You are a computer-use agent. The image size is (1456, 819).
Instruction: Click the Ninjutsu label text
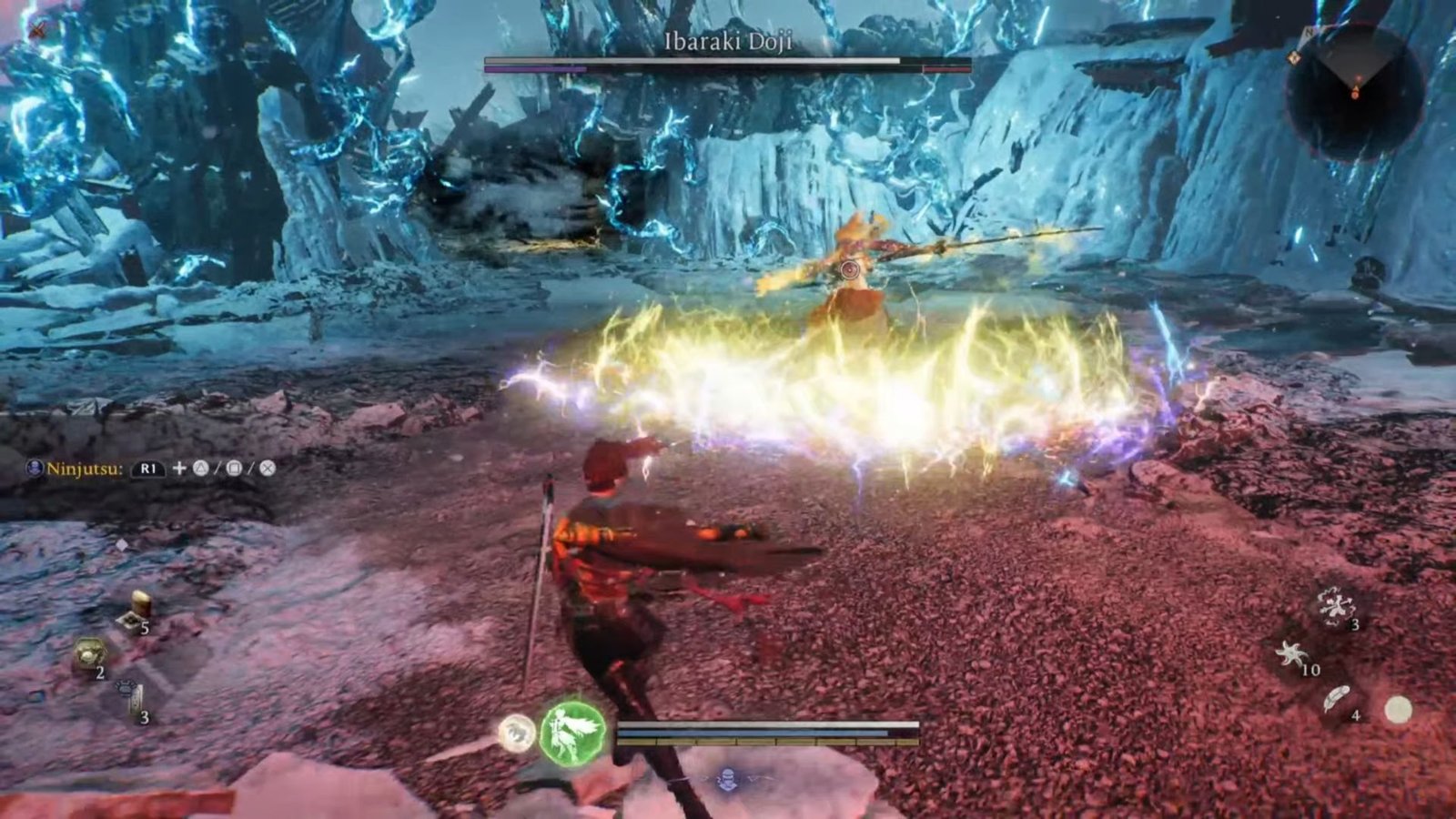point(85,469)
